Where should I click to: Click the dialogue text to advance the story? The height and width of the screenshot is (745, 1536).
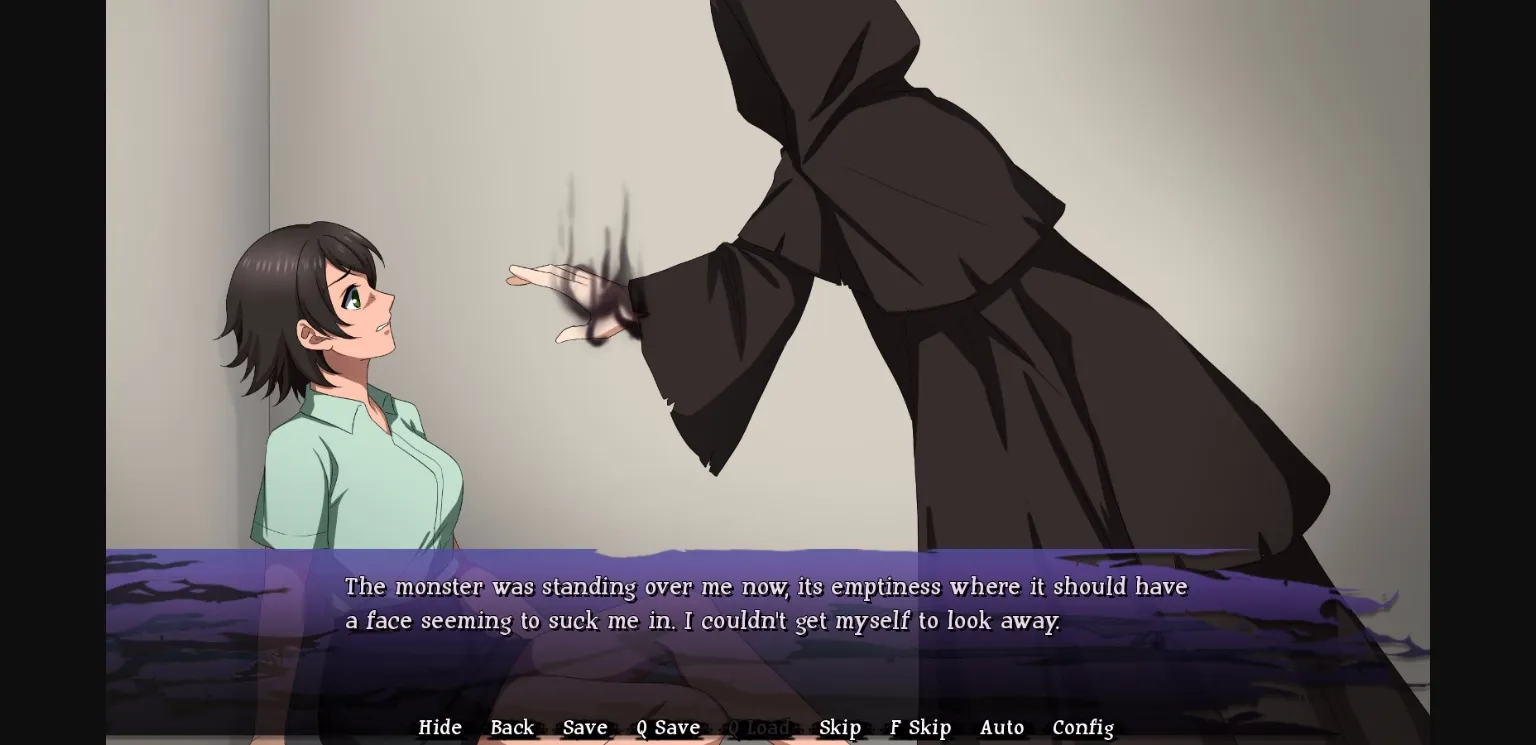click(x=765, y=603)
